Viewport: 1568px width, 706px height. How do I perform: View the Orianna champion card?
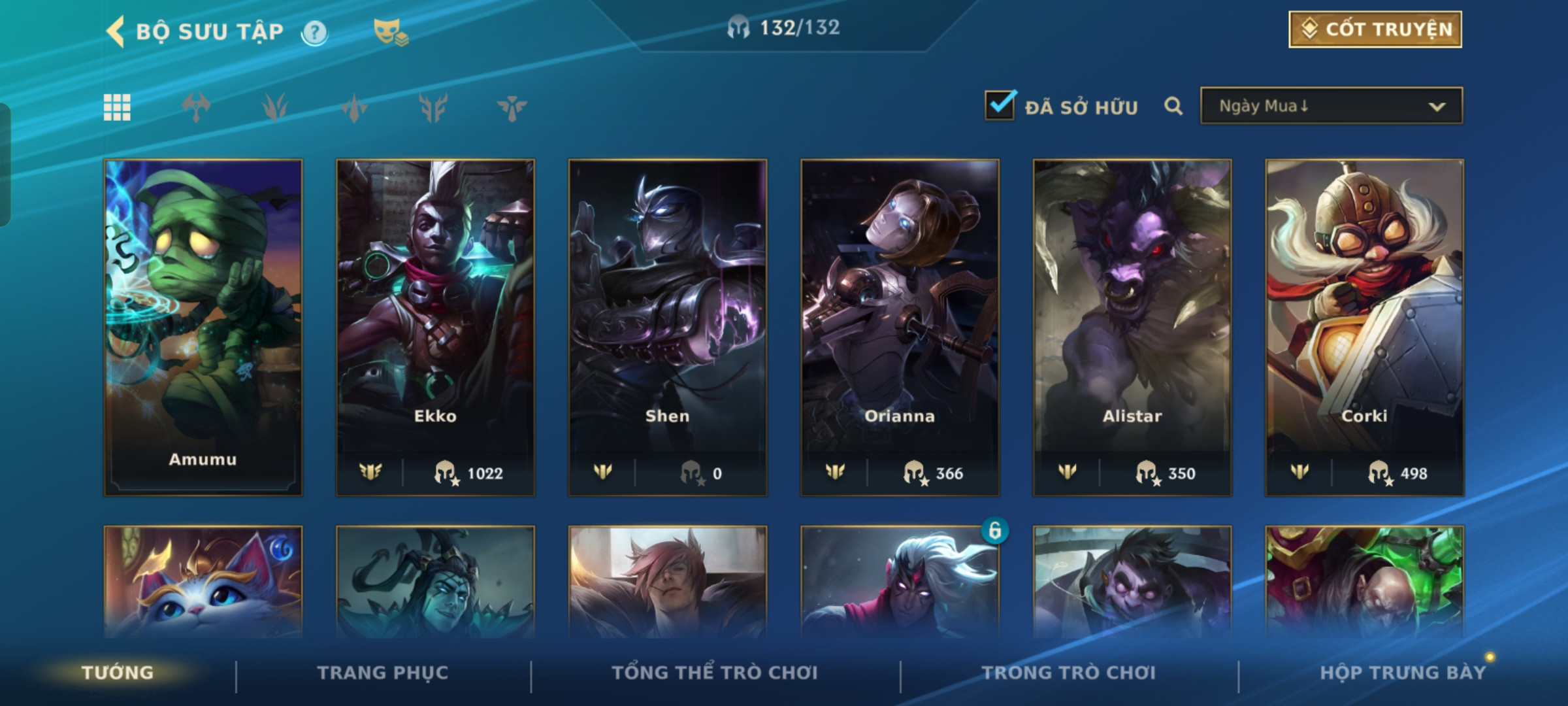point(900,327)
